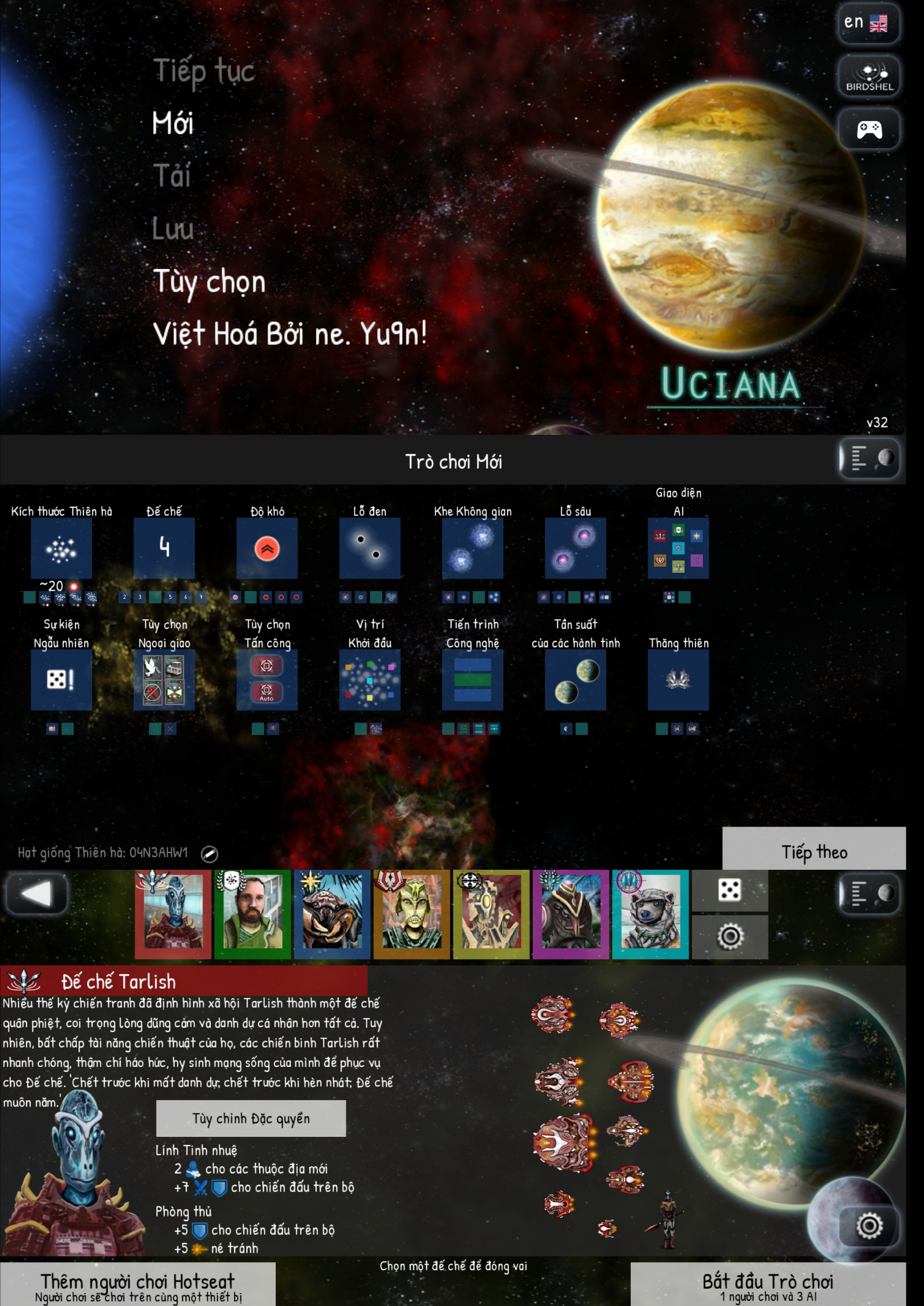Proceed with the Tiếp theo button

814,851
